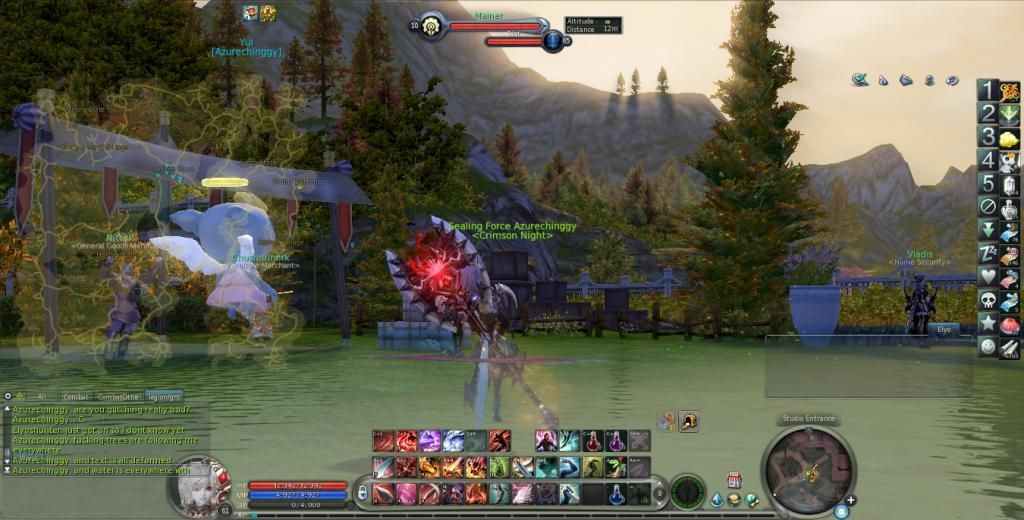Open chat settings gear icon

click(9, 396)
